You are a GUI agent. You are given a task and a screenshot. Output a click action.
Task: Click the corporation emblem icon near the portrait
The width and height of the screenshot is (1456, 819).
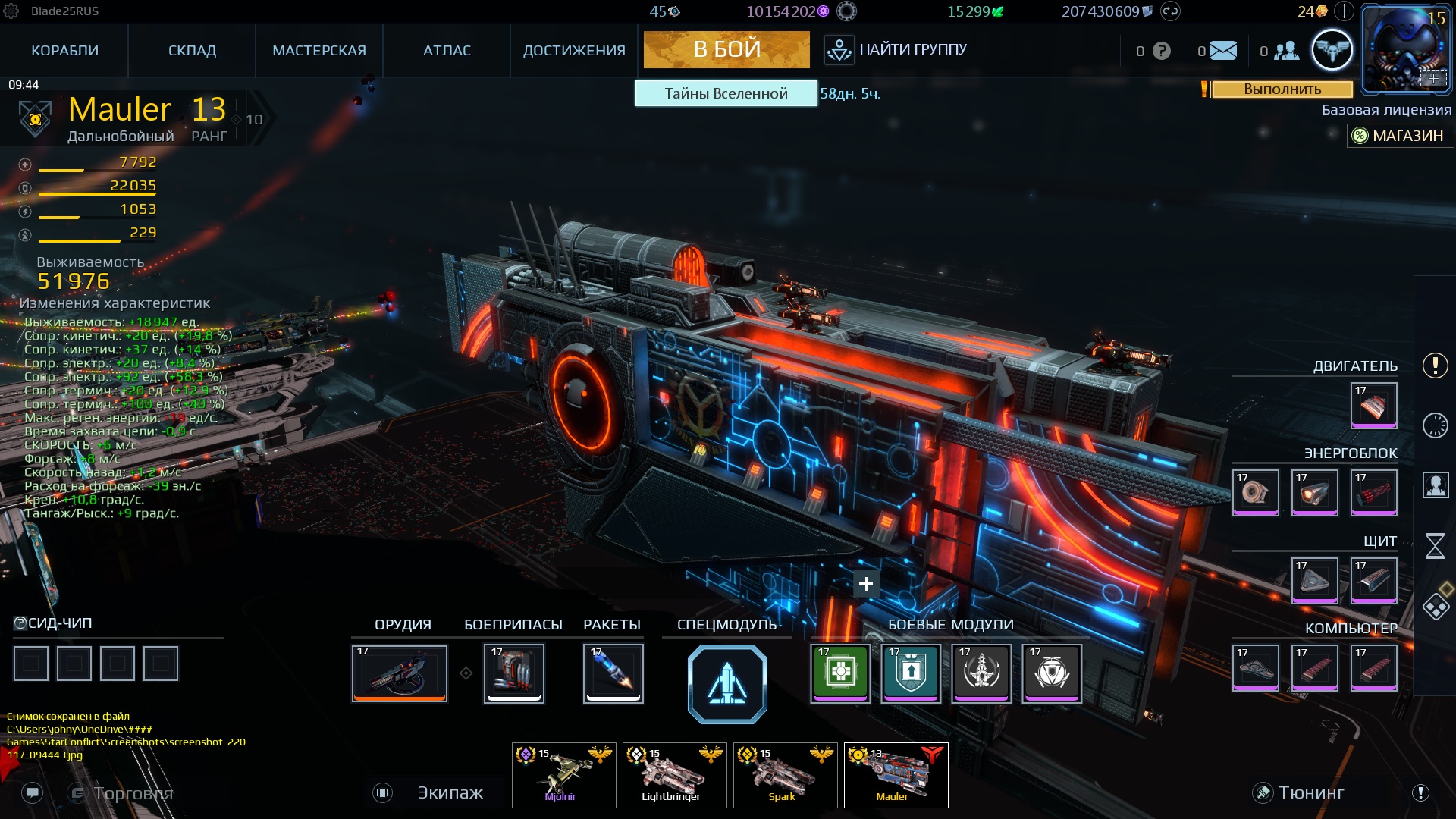(1332, 49)
